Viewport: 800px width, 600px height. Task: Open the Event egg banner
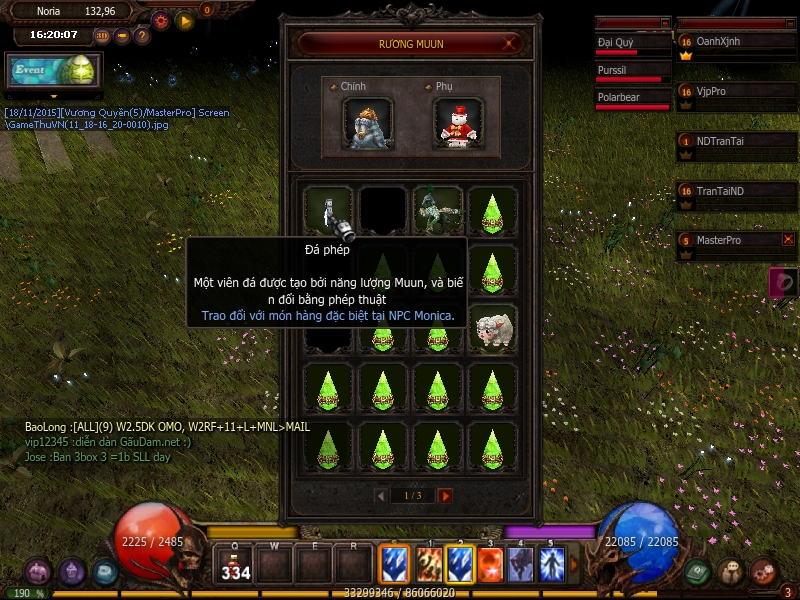tap(54, 71)
